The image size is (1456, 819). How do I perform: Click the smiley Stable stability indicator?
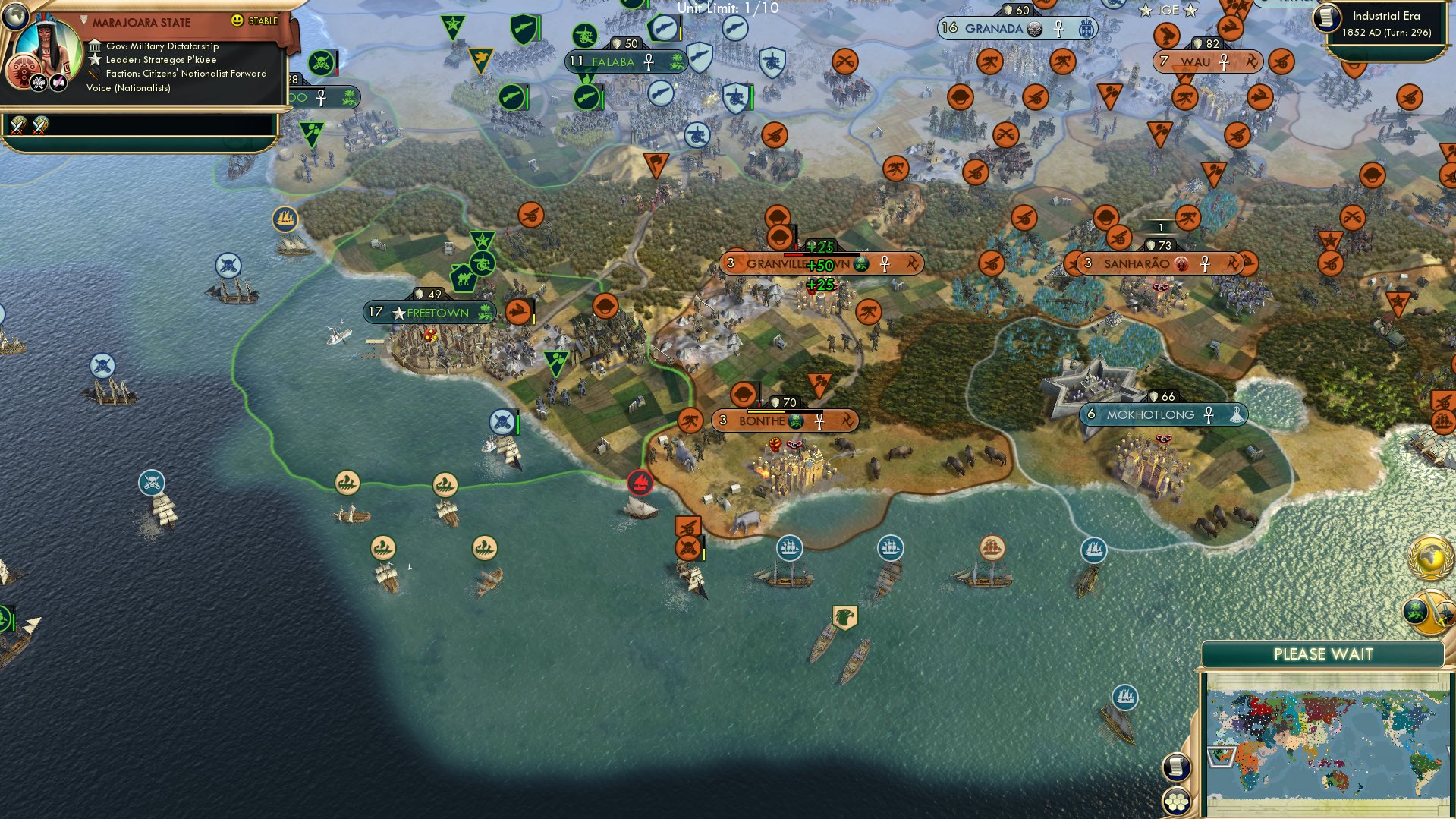(239, 21)
